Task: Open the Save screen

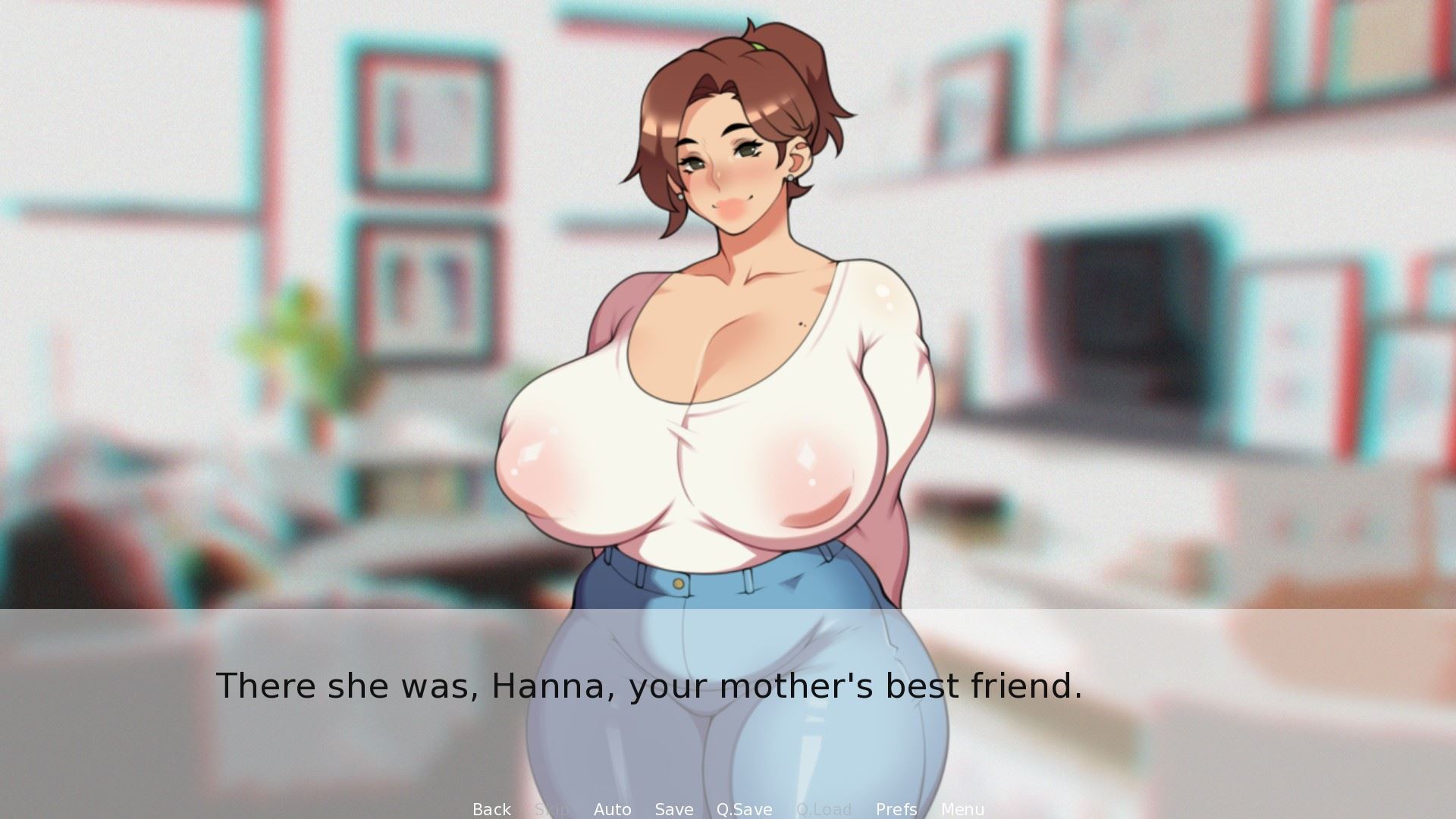Action: pos(673,809)
